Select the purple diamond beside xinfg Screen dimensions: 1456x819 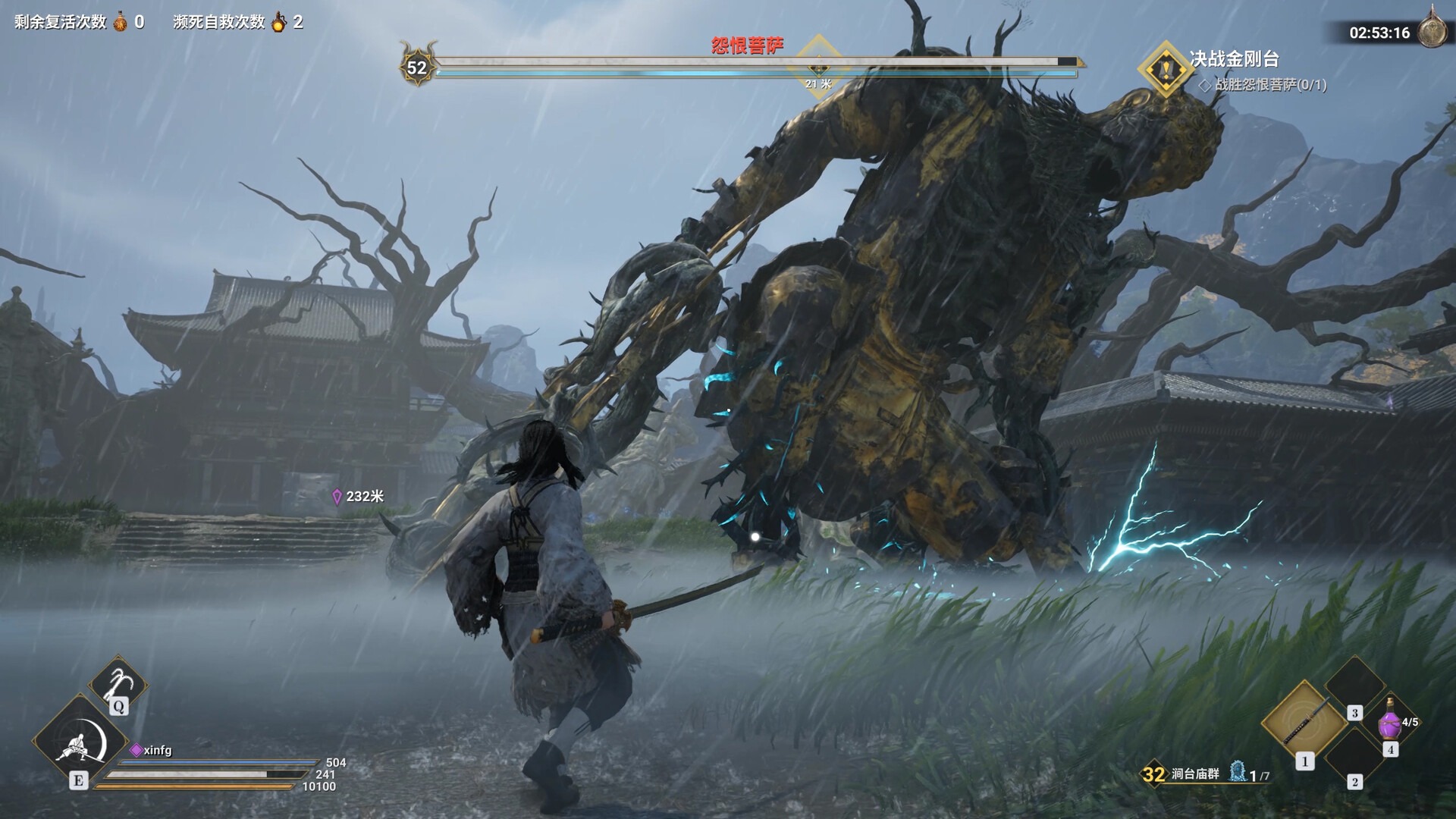(136, 750)
